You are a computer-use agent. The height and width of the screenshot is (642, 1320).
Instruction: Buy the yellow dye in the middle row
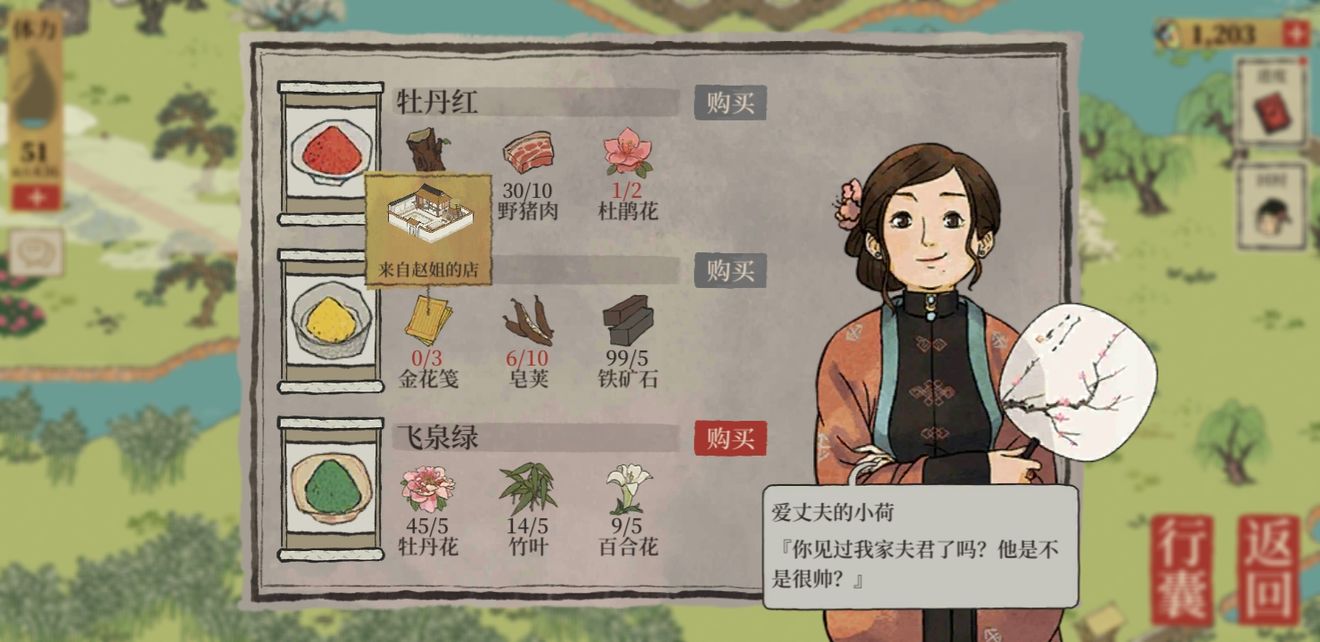(730, 270)
